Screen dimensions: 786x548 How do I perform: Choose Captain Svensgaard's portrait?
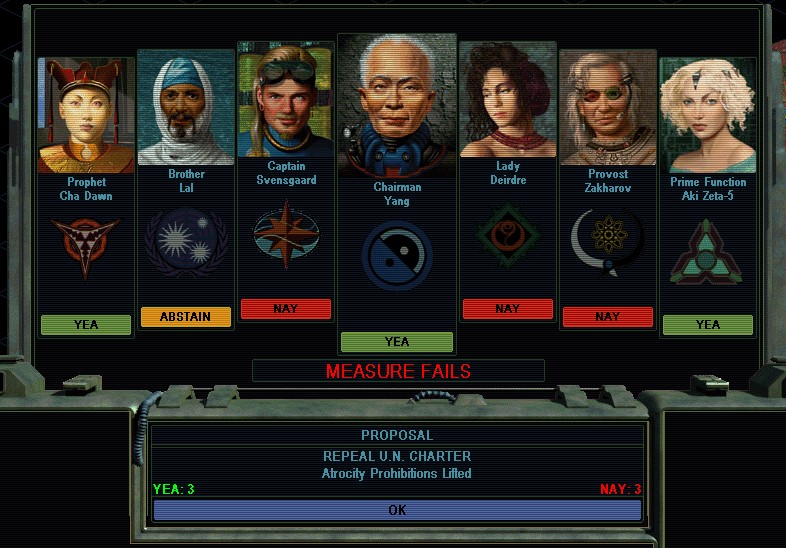[x=286, y=101]
